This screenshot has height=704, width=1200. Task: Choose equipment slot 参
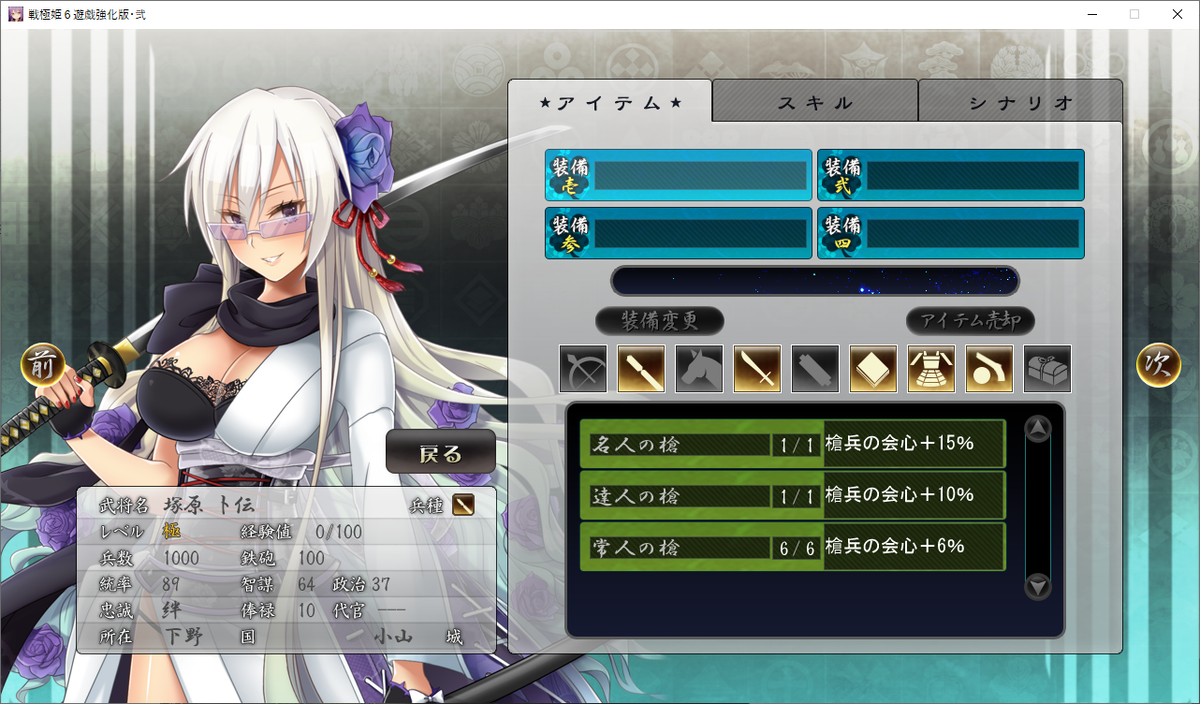(x=678, y=233)
